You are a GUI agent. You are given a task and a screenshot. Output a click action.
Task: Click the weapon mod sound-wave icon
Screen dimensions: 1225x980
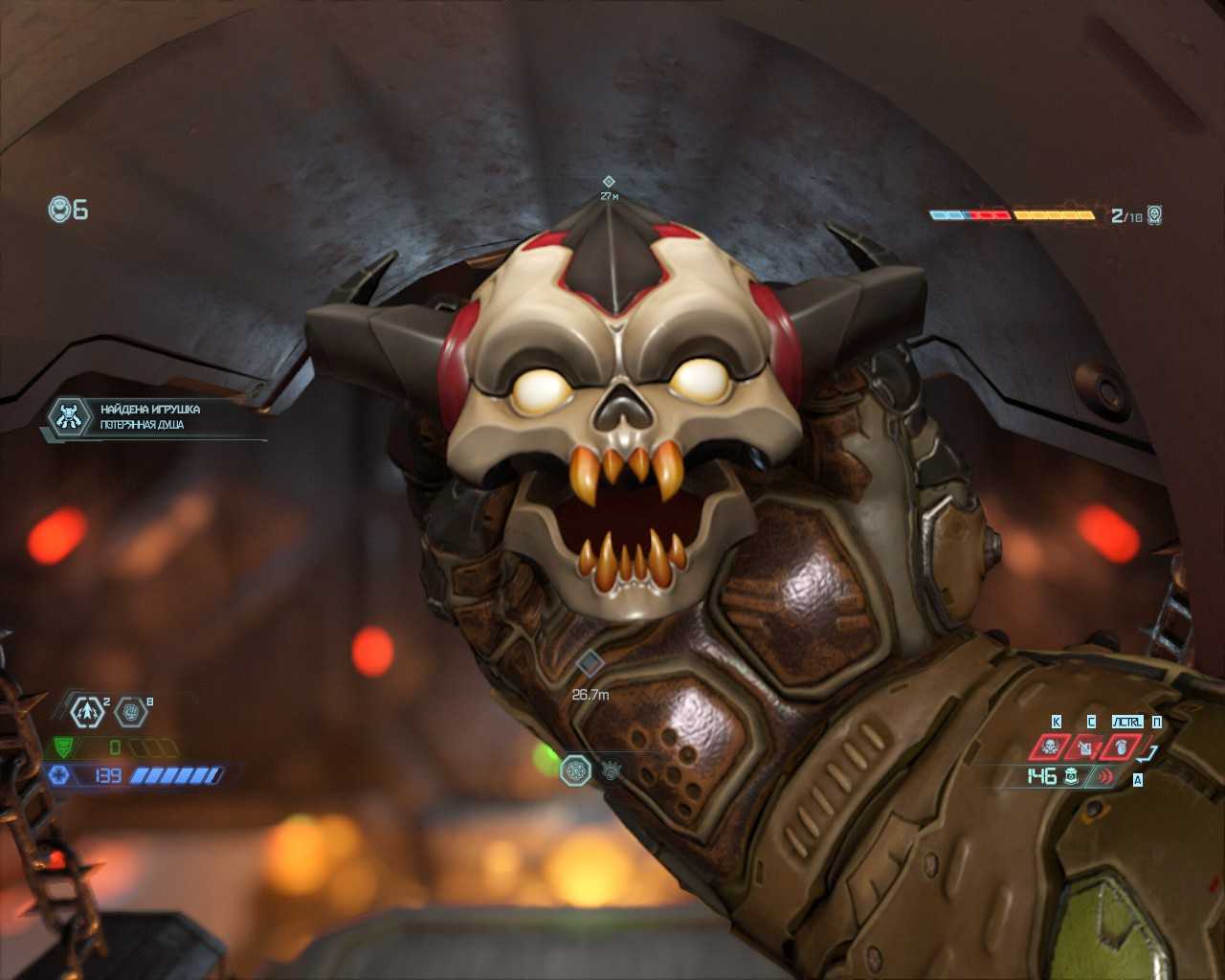1105,776
